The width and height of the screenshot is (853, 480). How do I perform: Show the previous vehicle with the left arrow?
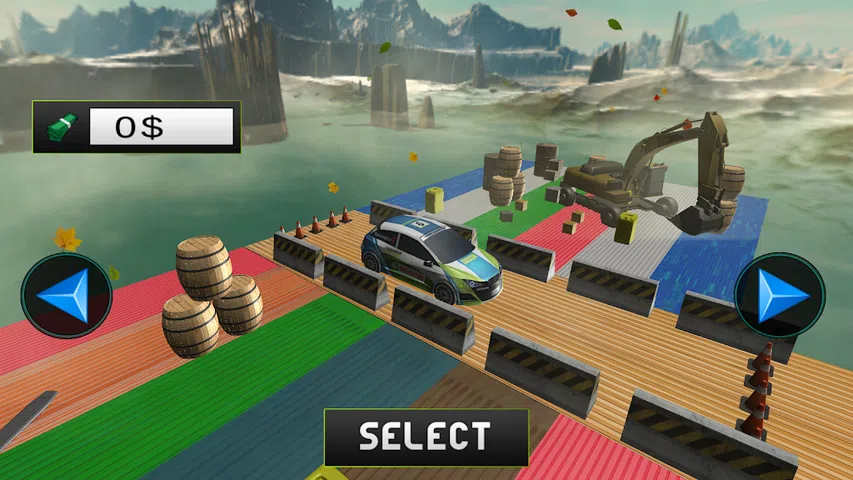coord(66,296)
